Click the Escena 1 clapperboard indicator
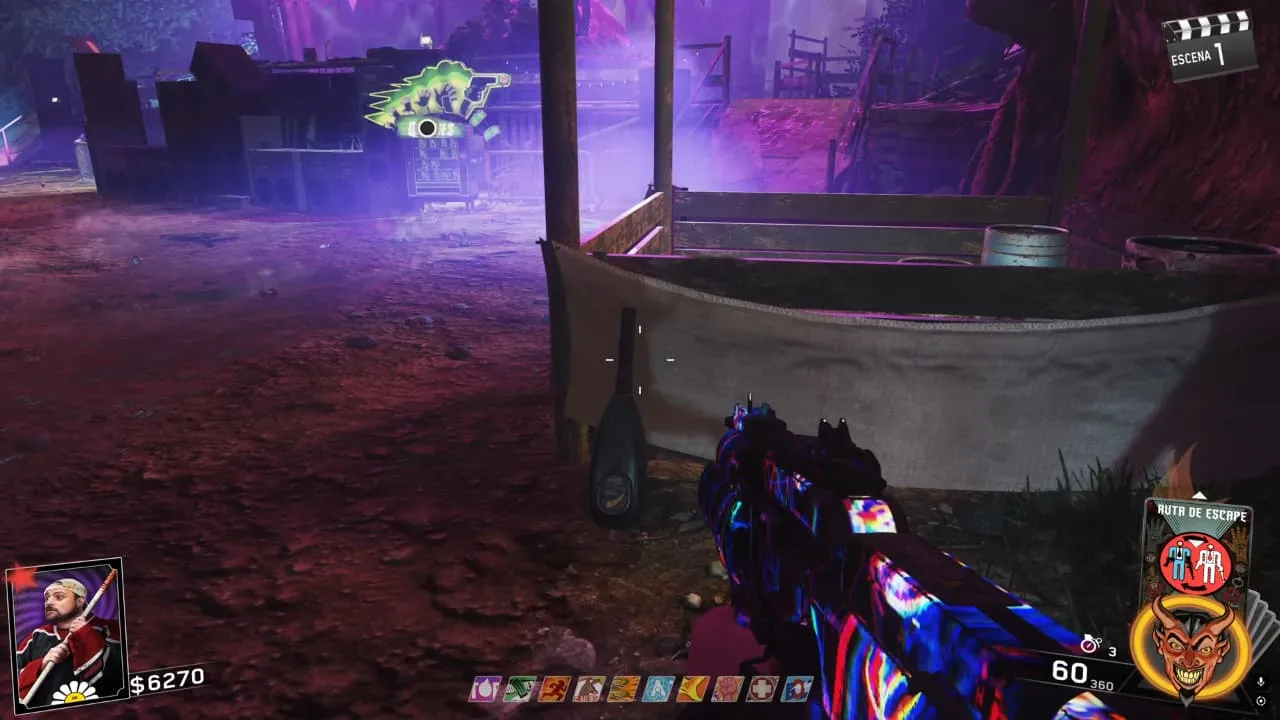1280x720 pixels. click(1211, 45)
